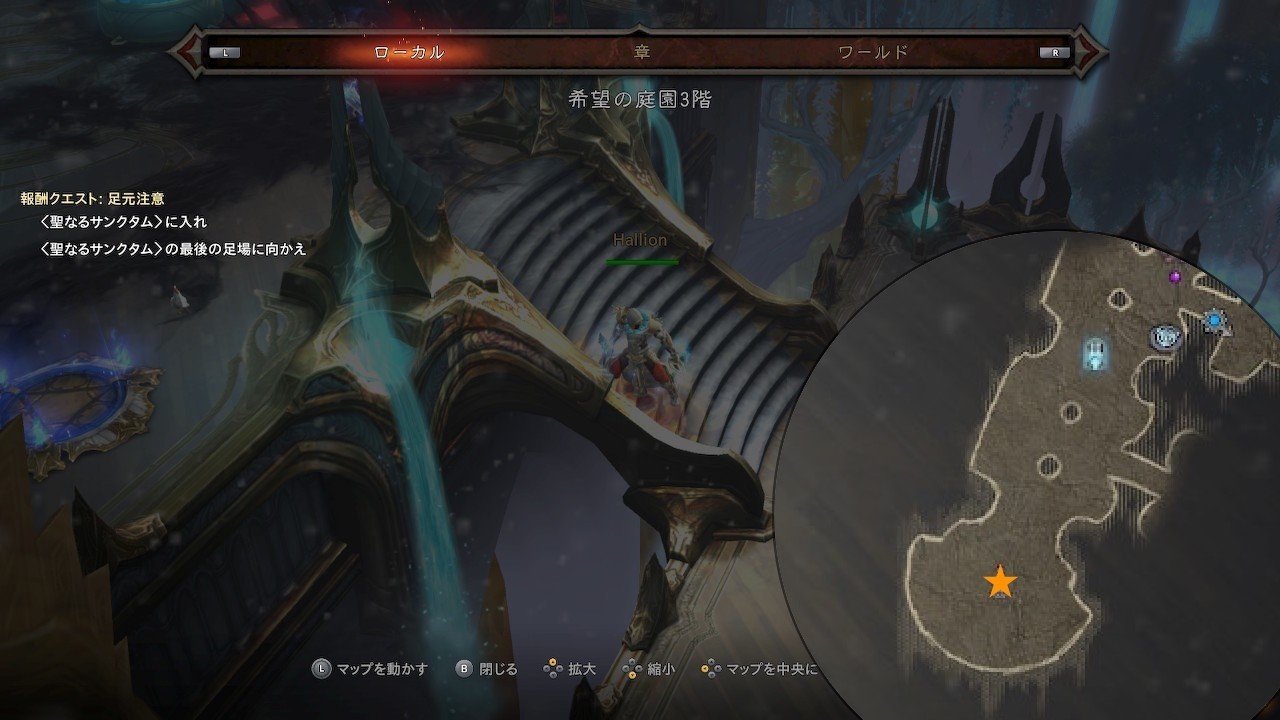Select the ワールド map tab
1280x720 pixels.
[872, 52]
